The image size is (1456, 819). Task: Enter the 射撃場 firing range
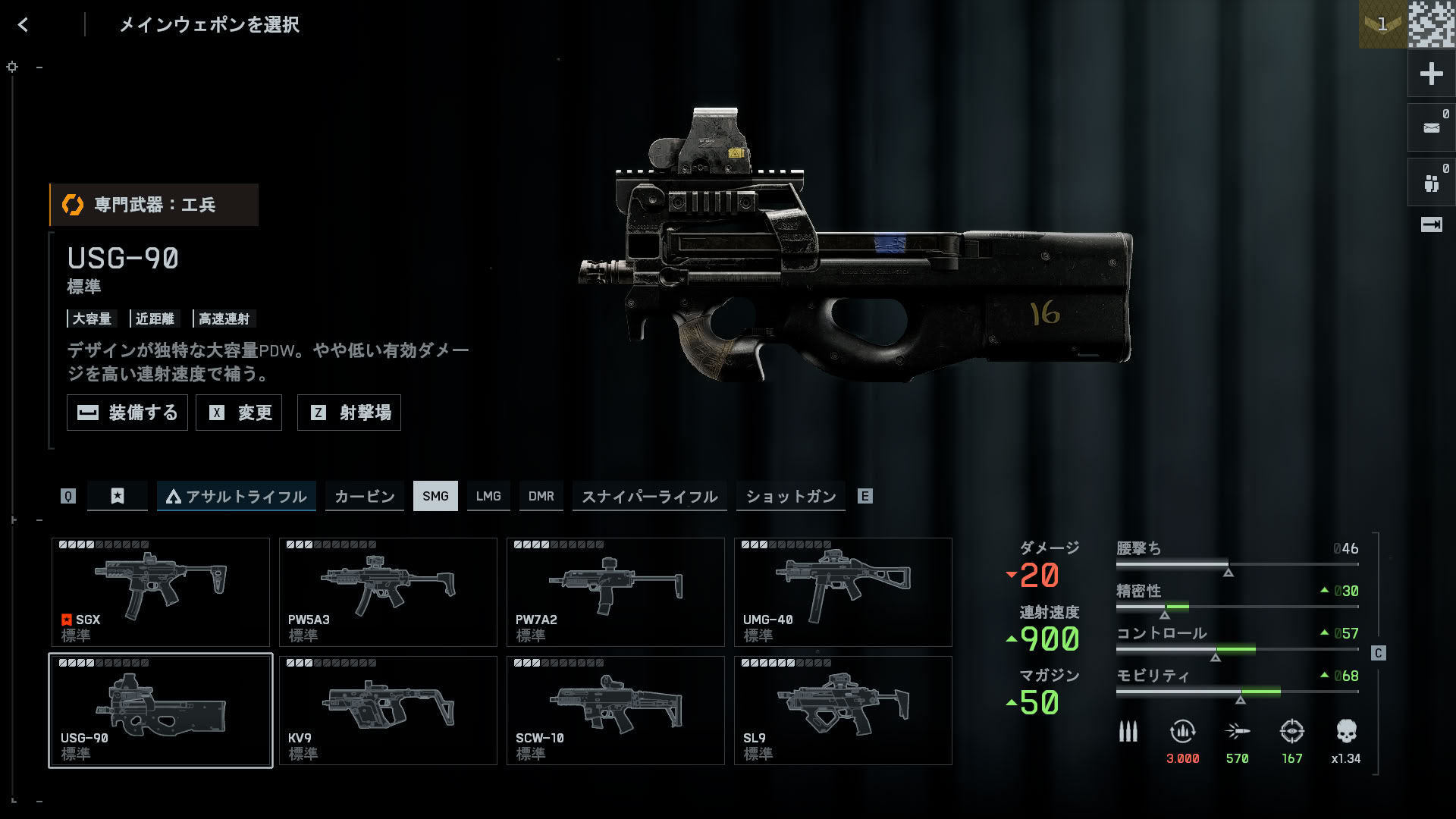tap(349, 413)
